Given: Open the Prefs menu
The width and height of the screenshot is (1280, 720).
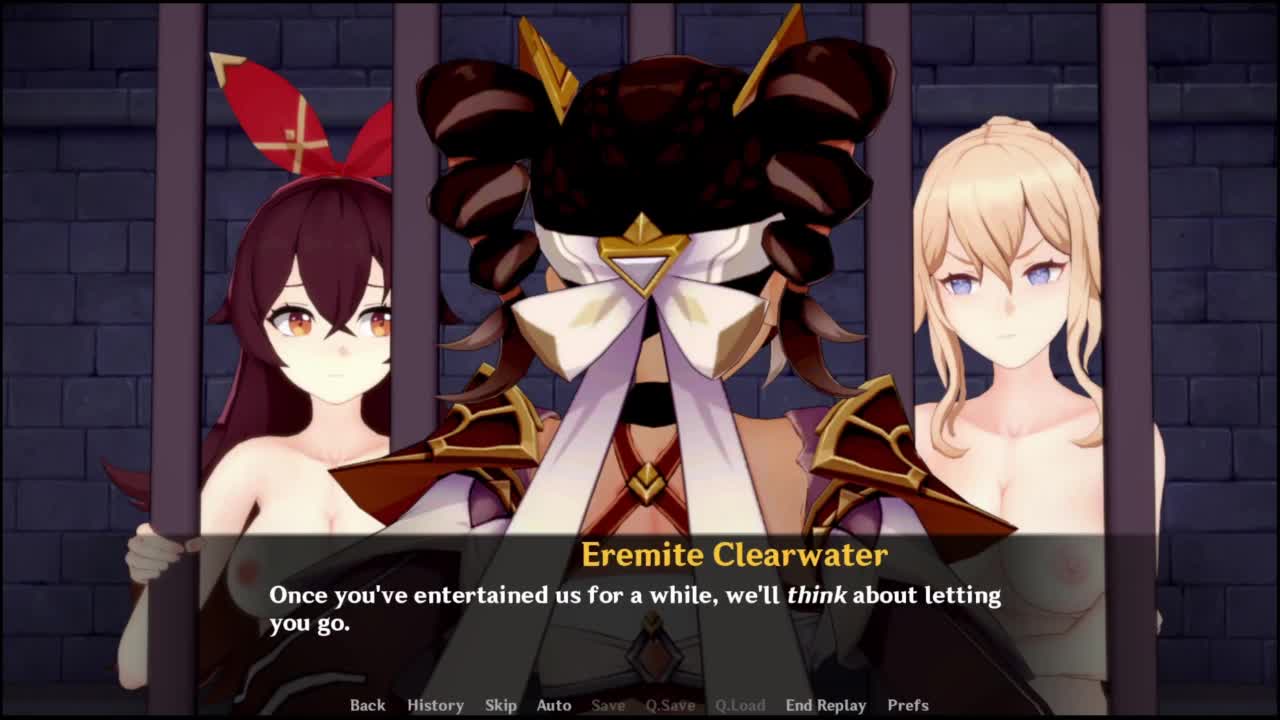Looking at the screenshot, I should (x=907, y=705).
